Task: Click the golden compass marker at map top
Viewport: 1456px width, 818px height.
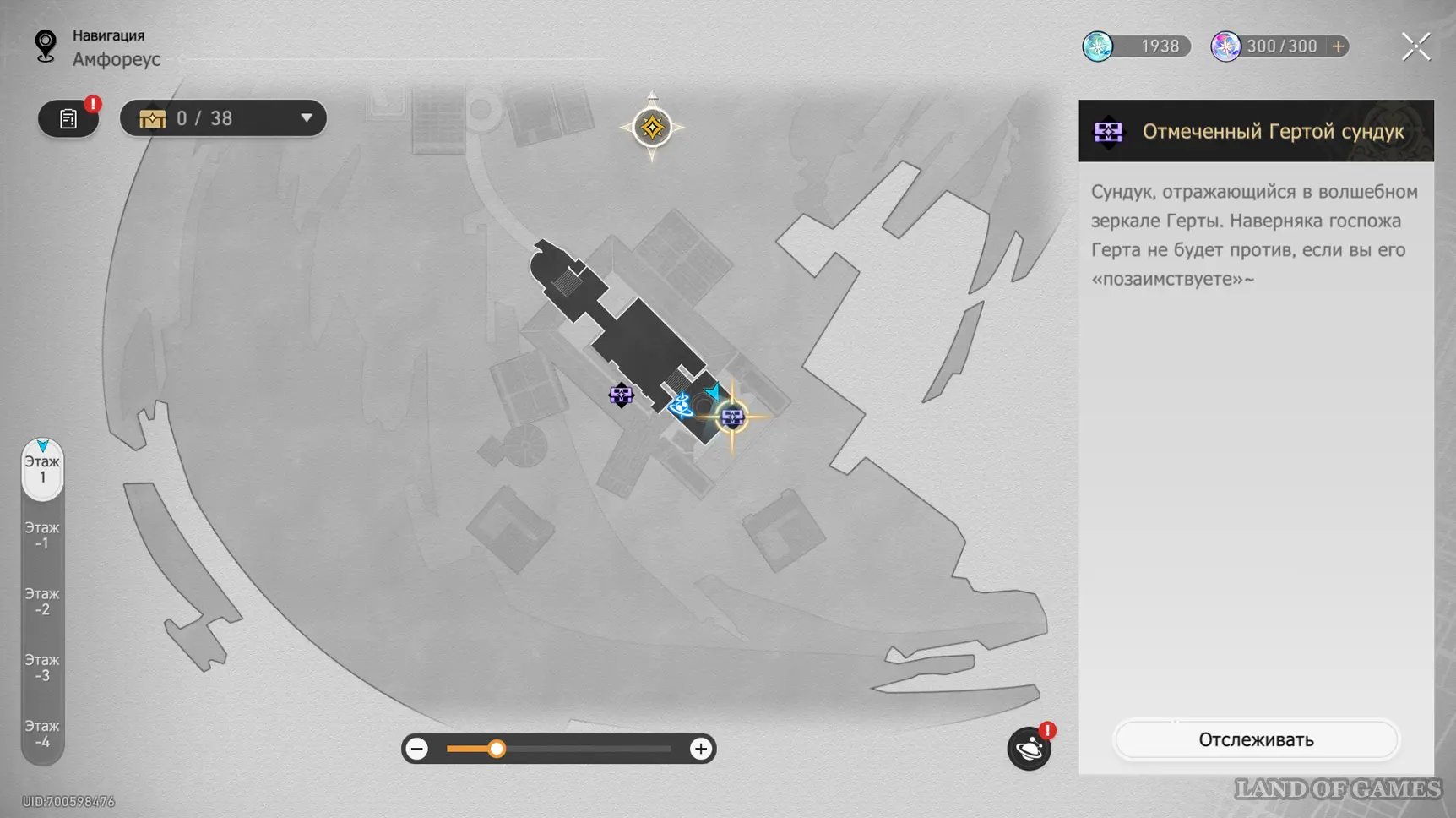Action: pos(652,128)
